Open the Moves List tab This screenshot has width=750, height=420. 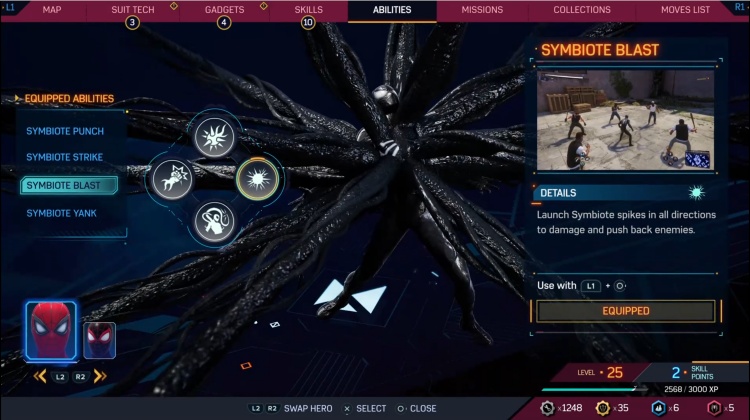686,10
